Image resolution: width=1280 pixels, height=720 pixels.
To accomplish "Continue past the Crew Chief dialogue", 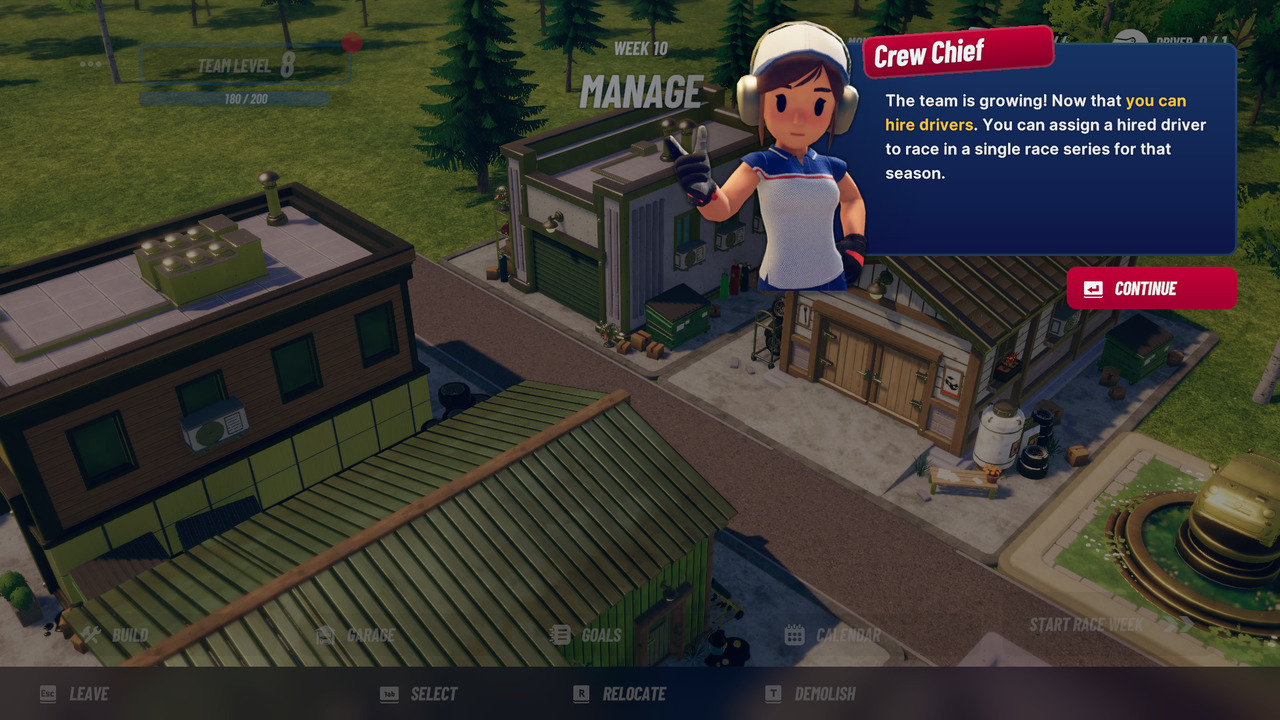I will 1151,288.
